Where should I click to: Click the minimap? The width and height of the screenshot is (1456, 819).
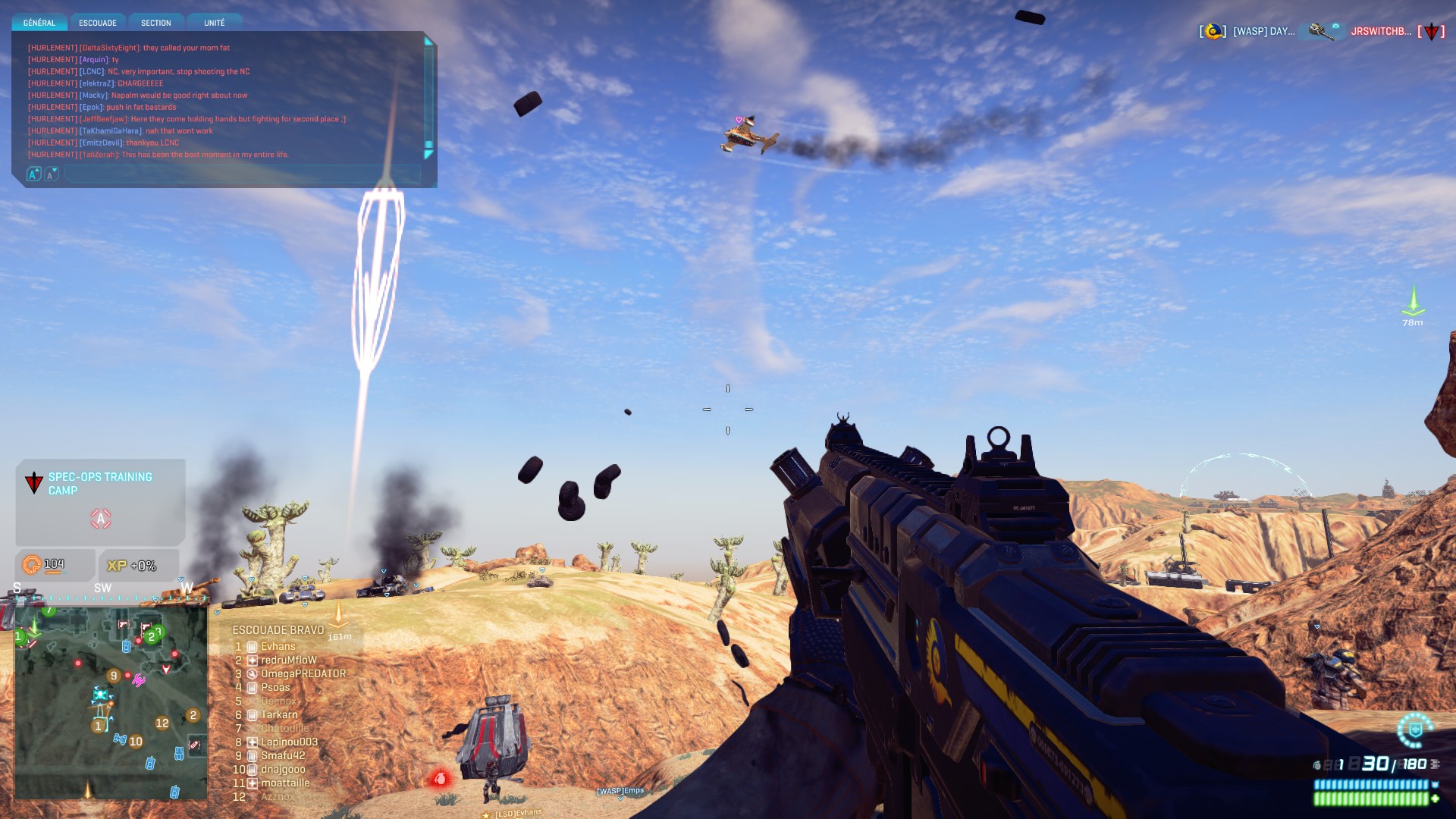pos(111,702)
